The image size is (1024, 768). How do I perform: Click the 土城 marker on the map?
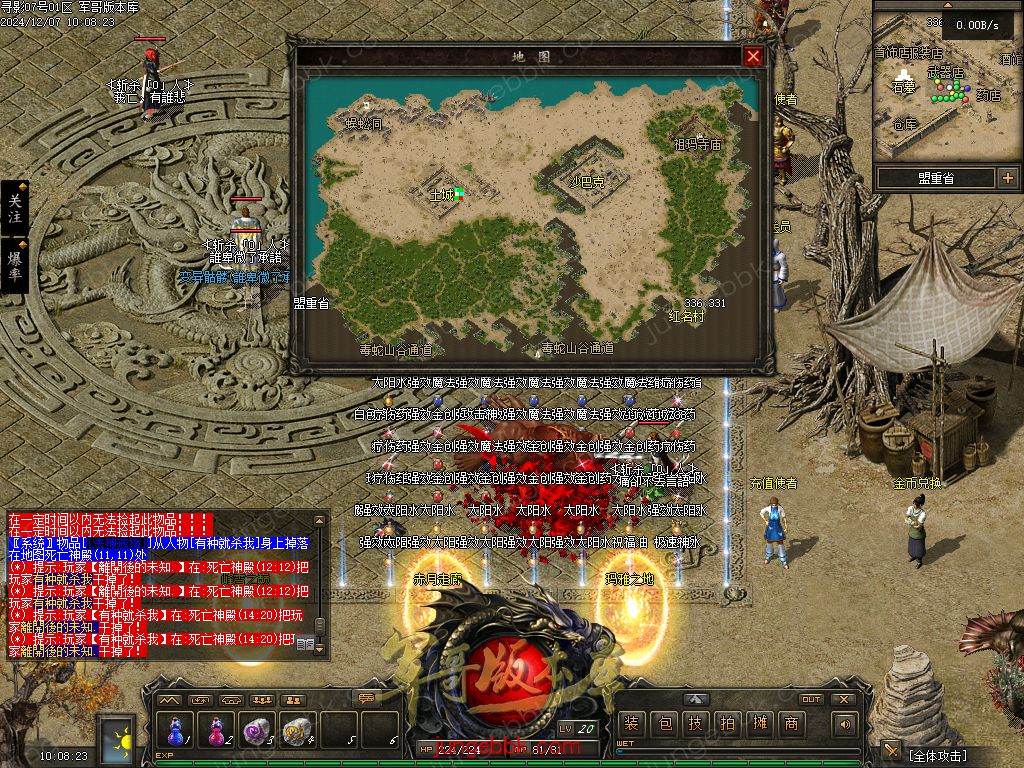pos(442,193)
